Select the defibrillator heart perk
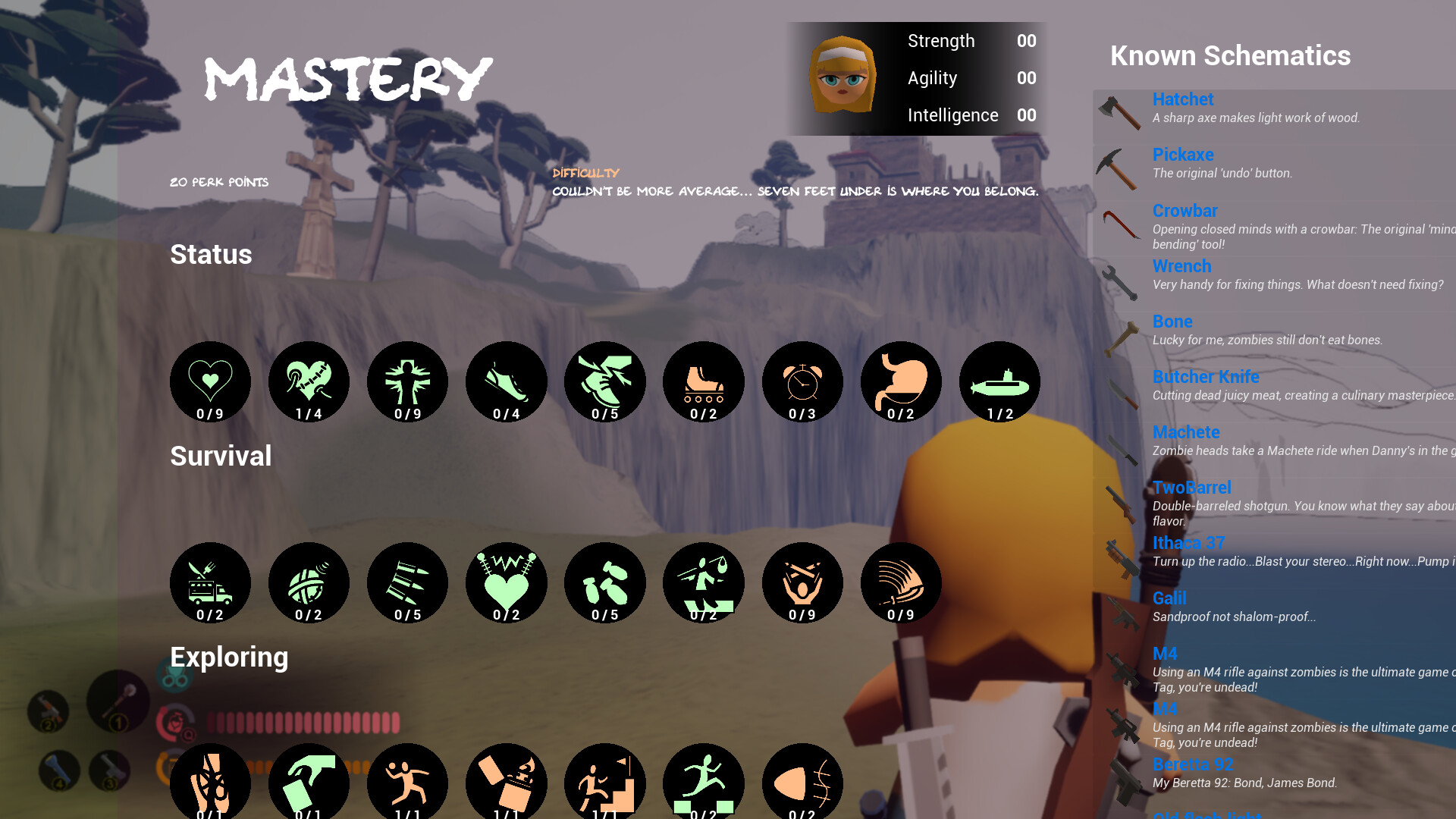This screenshot has width=1456, height=819. pos(506,582)
